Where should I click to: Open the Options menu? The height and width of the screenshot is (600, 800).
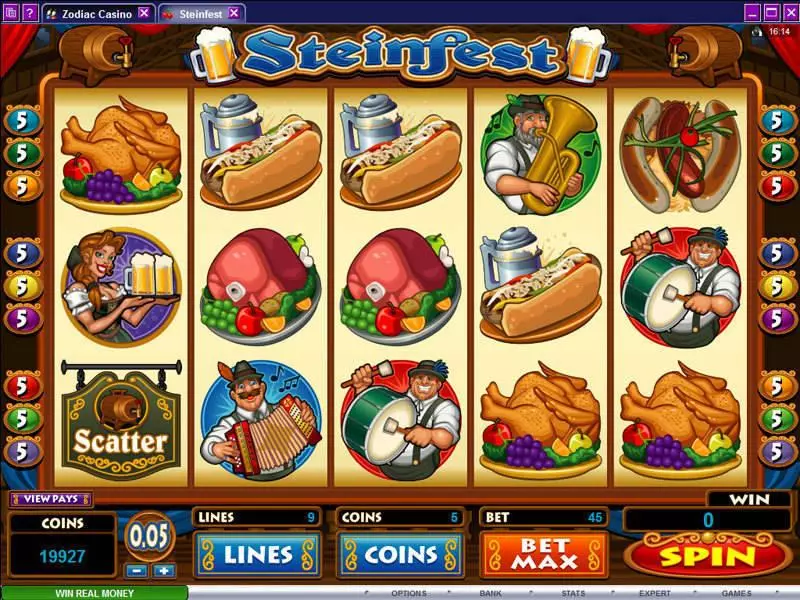(x=408, y=593)
